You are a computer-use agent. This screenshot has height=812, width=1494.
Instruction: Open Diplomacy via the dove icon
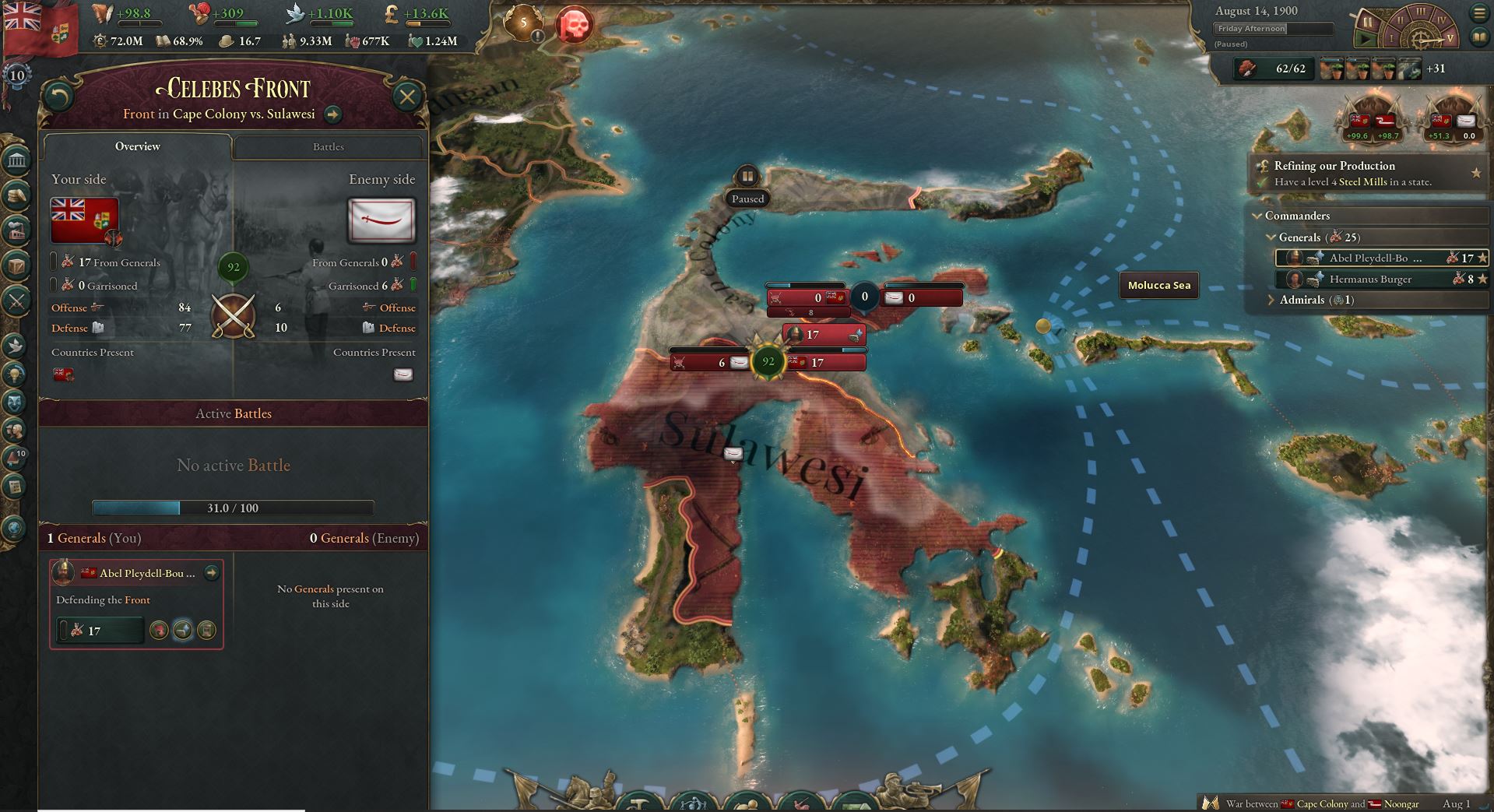click(16, 346)
